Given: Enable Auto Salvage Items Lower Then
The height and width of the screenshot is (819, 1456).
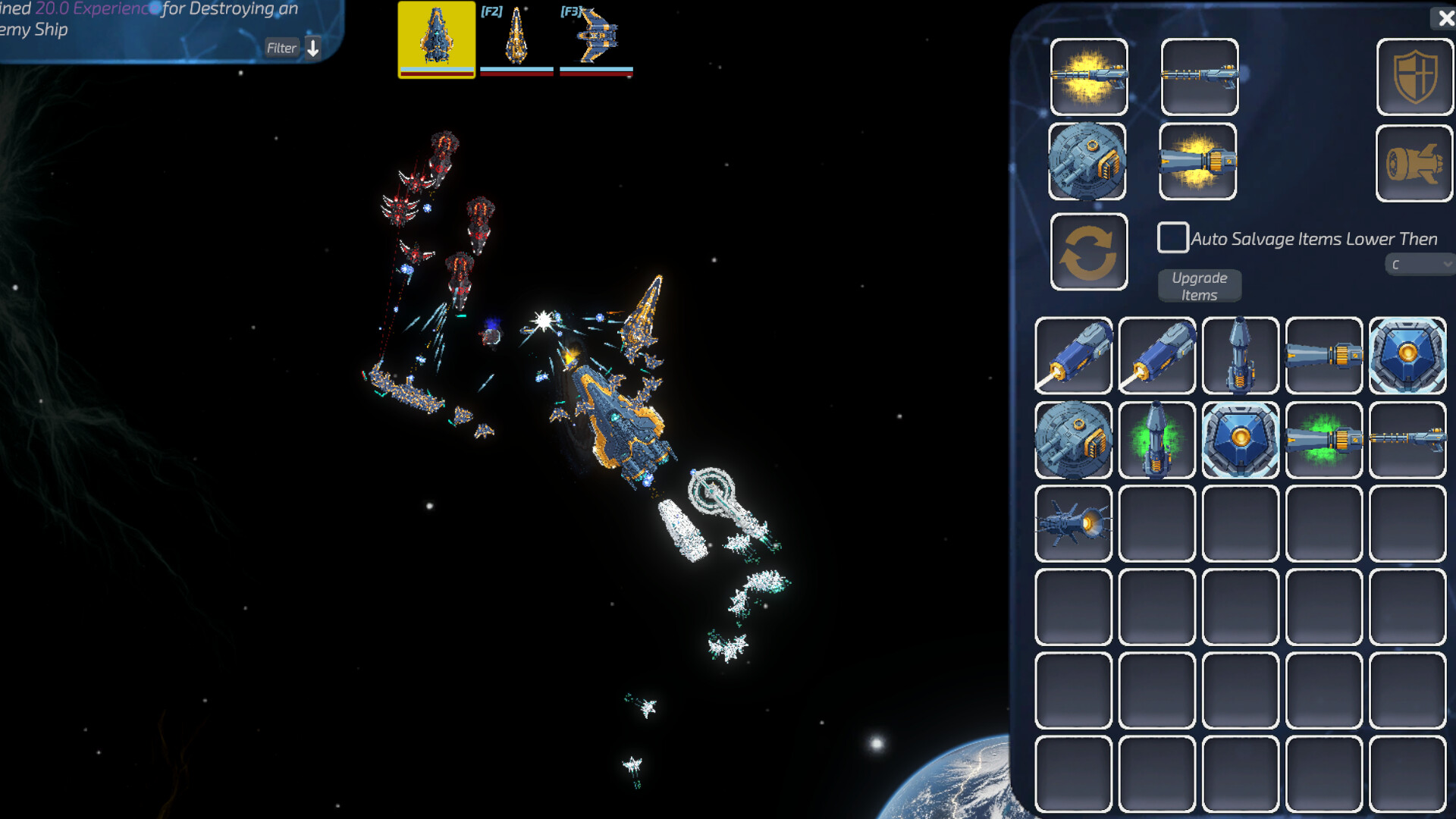Looking at the screenshot, I should click(x=1172, y=238).
